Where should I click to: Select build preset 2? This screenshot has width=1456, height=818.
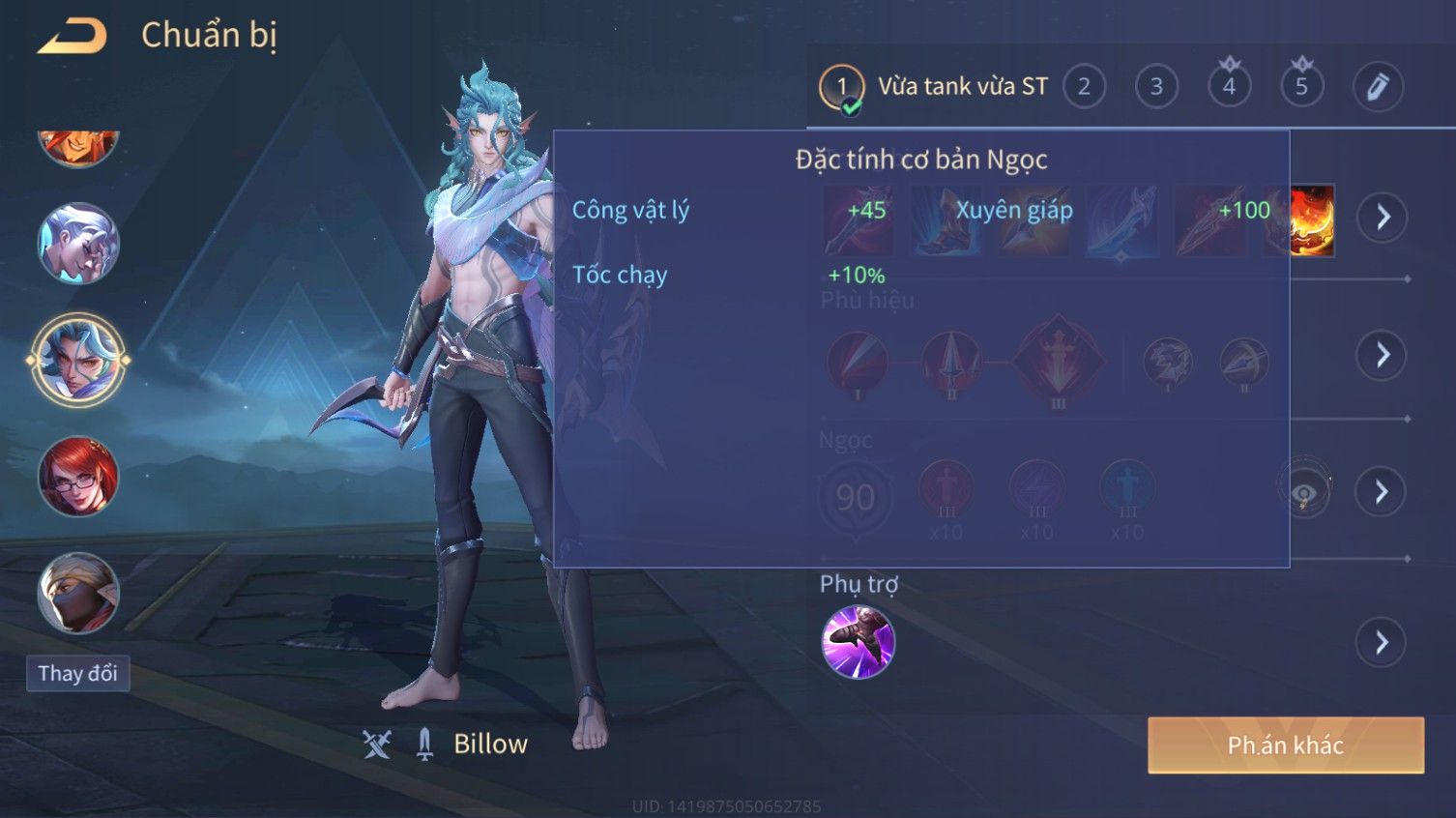pos(1084,87)
